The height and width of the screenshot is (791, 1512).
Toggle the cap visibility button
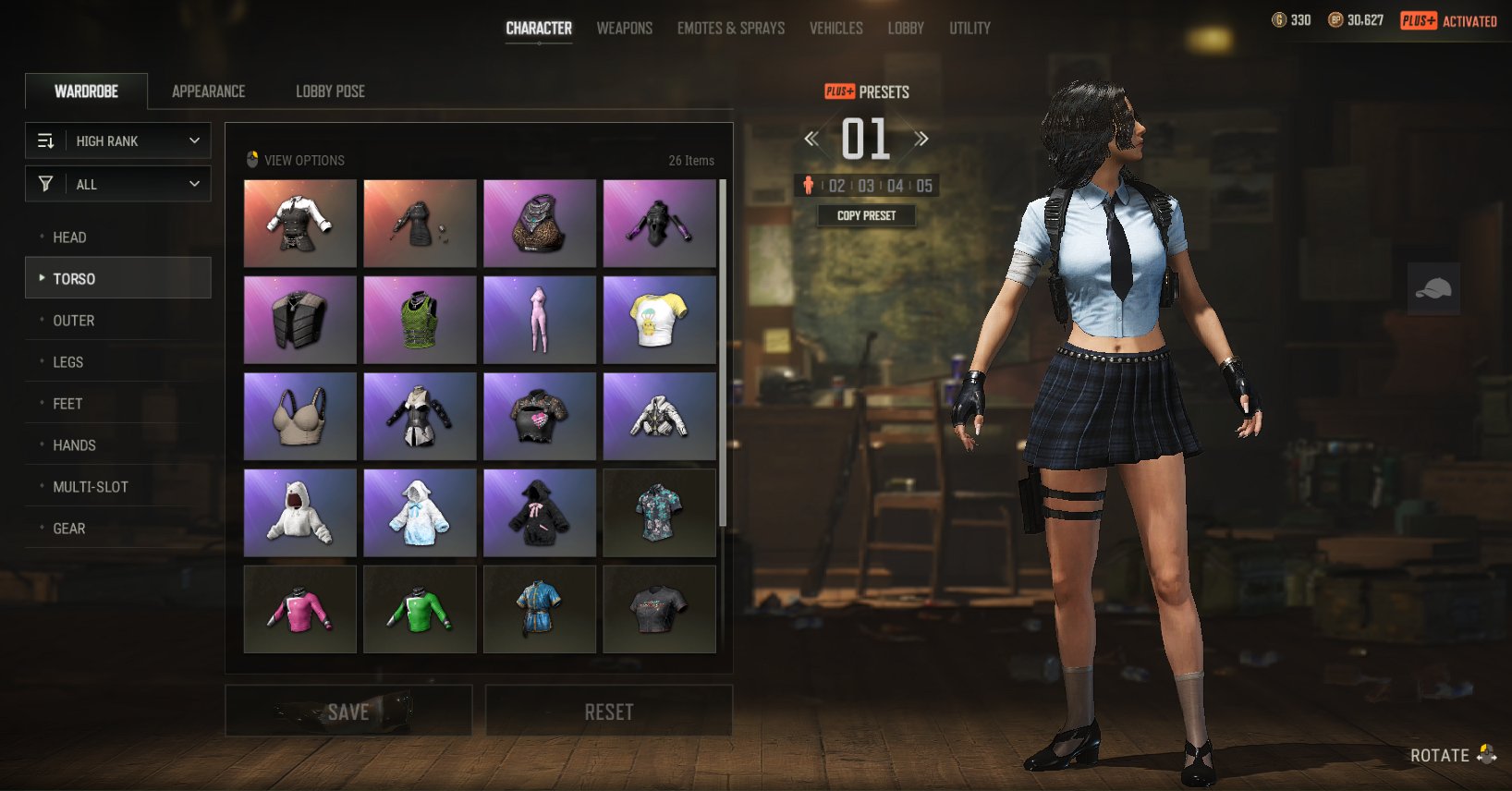point(1433,289)
